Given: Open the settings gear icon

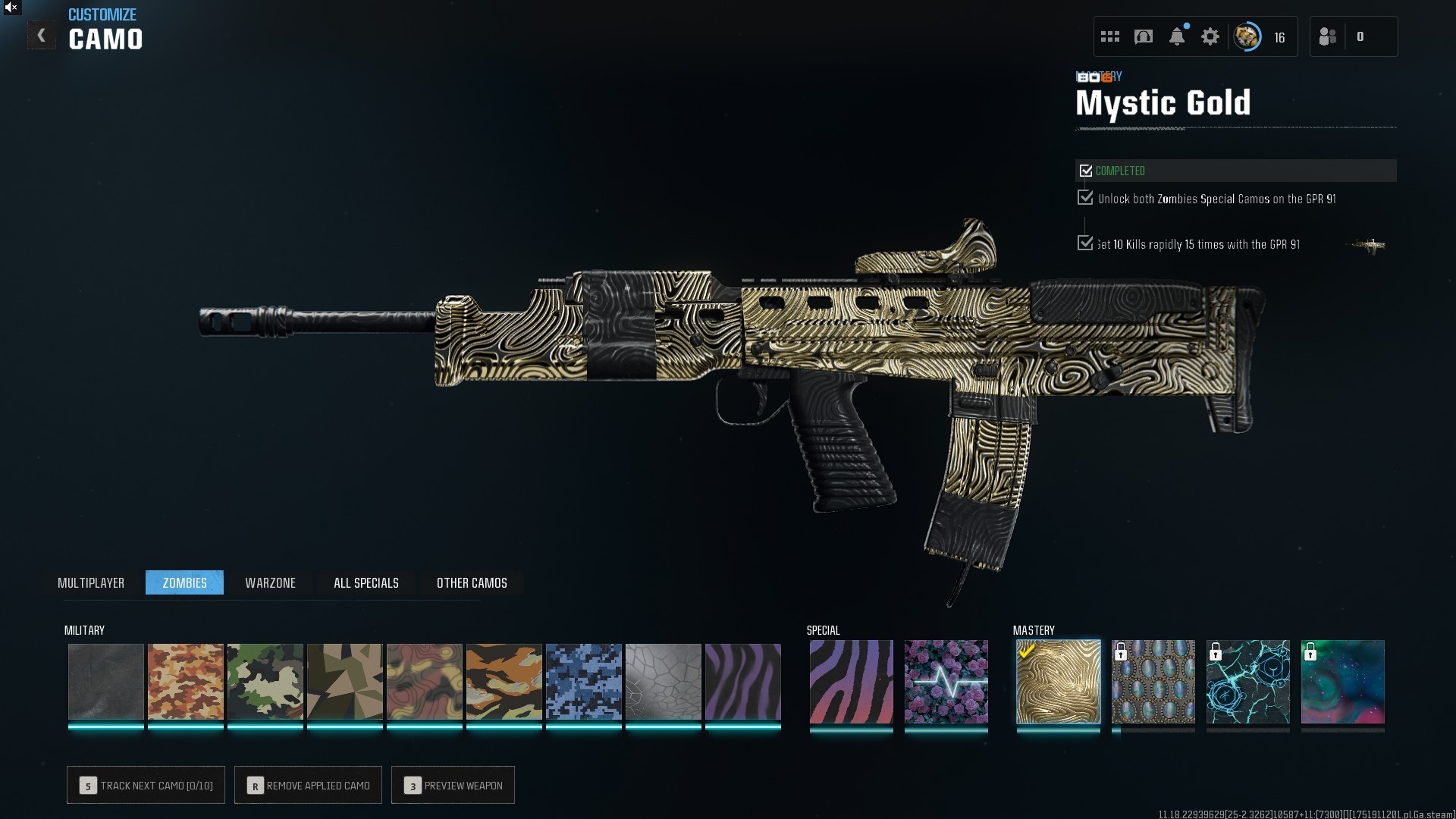Looking at the screenshot, I should point(1210,36).
